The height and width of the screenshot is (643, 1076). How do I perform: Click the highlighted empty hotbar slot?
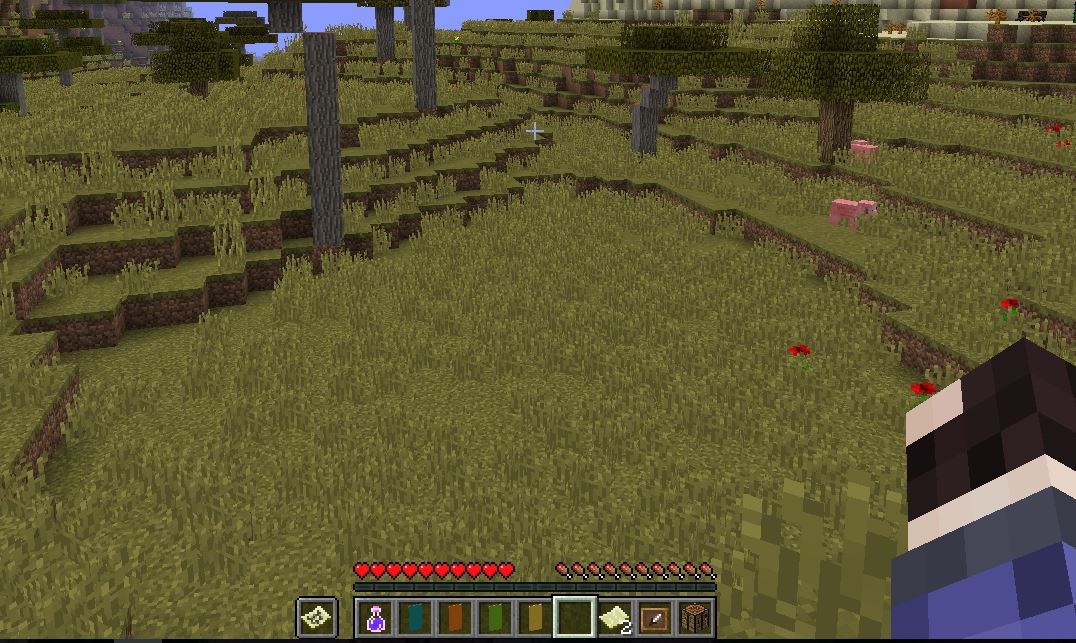(x=575, y=618)
